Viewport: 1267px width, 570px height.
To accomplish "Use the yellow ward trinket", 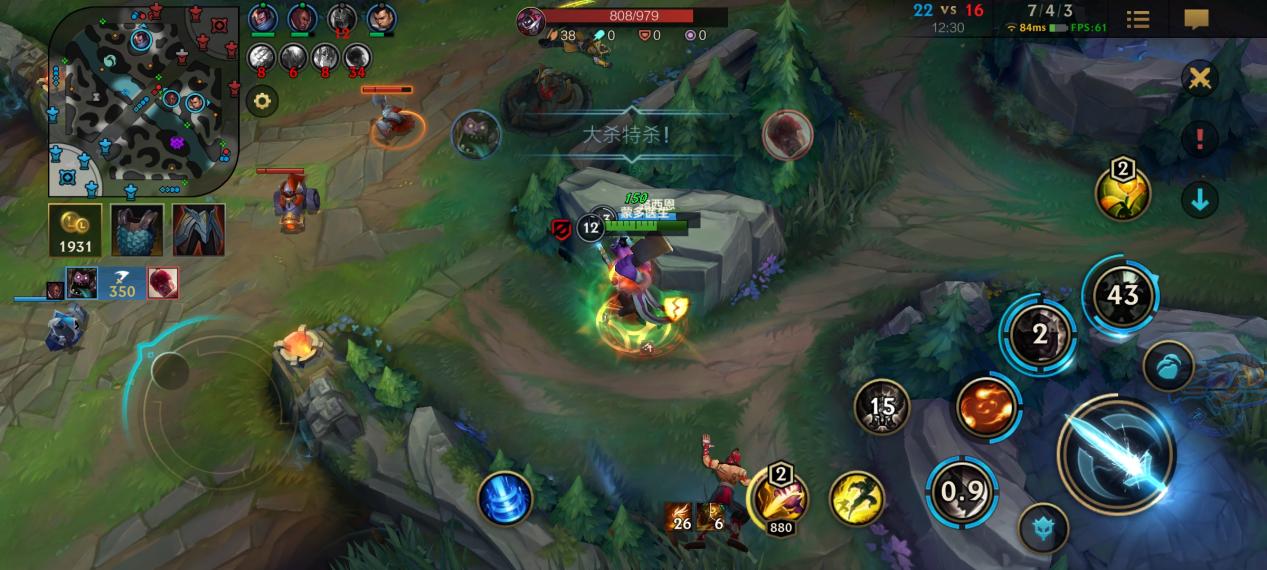I will (x=1122, y=192).
